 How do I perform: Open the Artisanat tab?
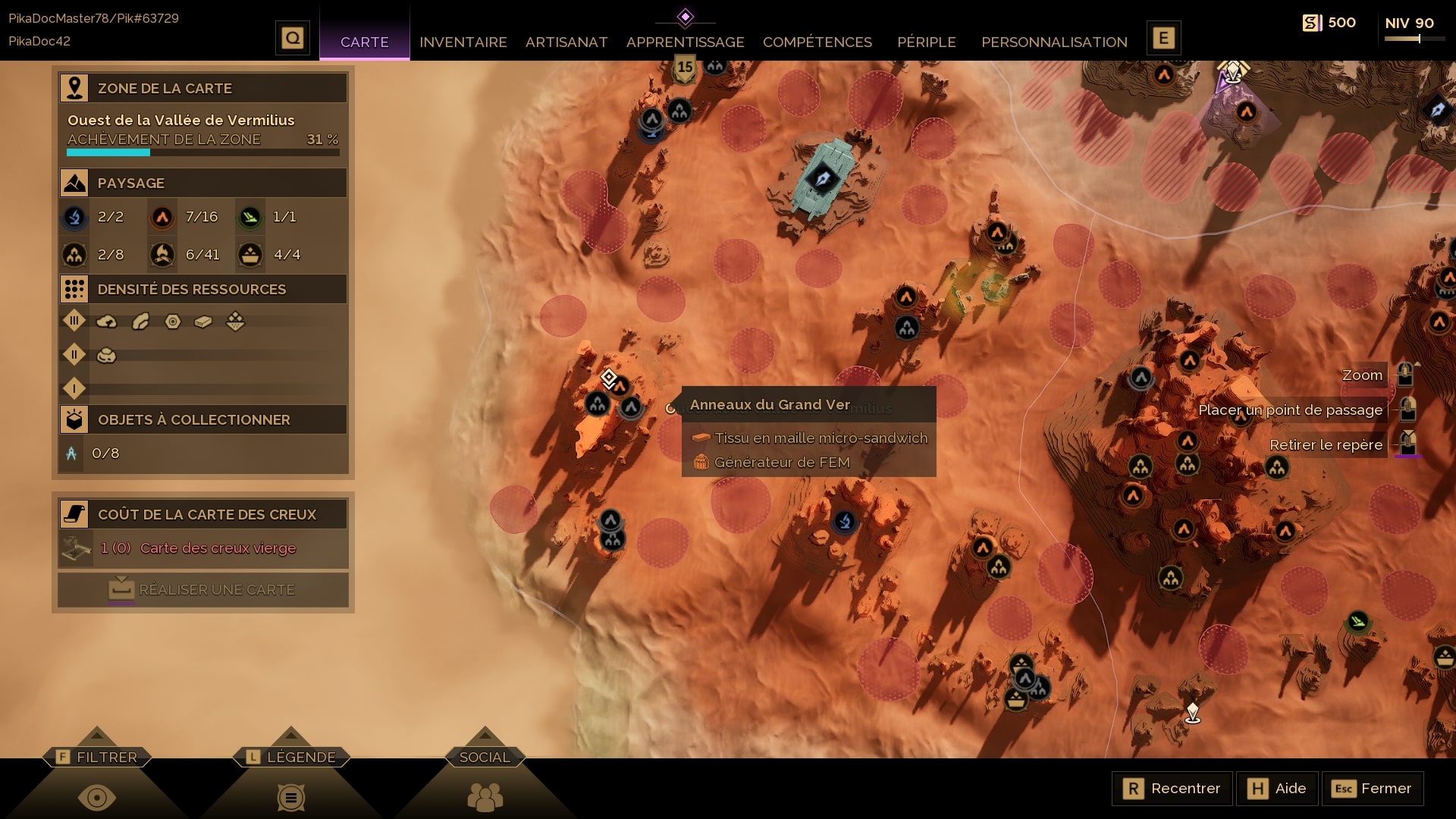pyautogui.click(x=566, y=42)
